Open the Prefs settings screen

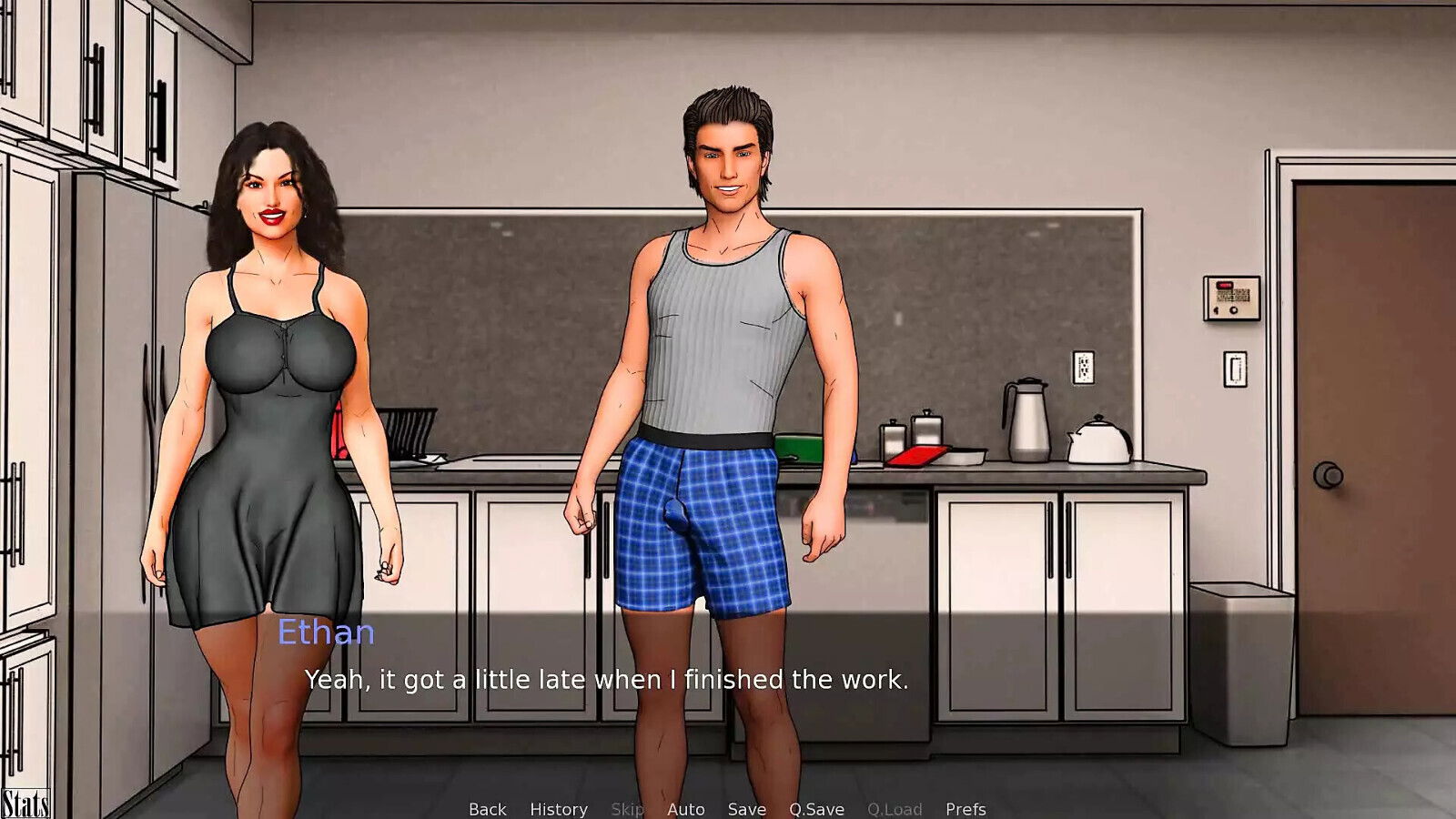tap(967, 808)
